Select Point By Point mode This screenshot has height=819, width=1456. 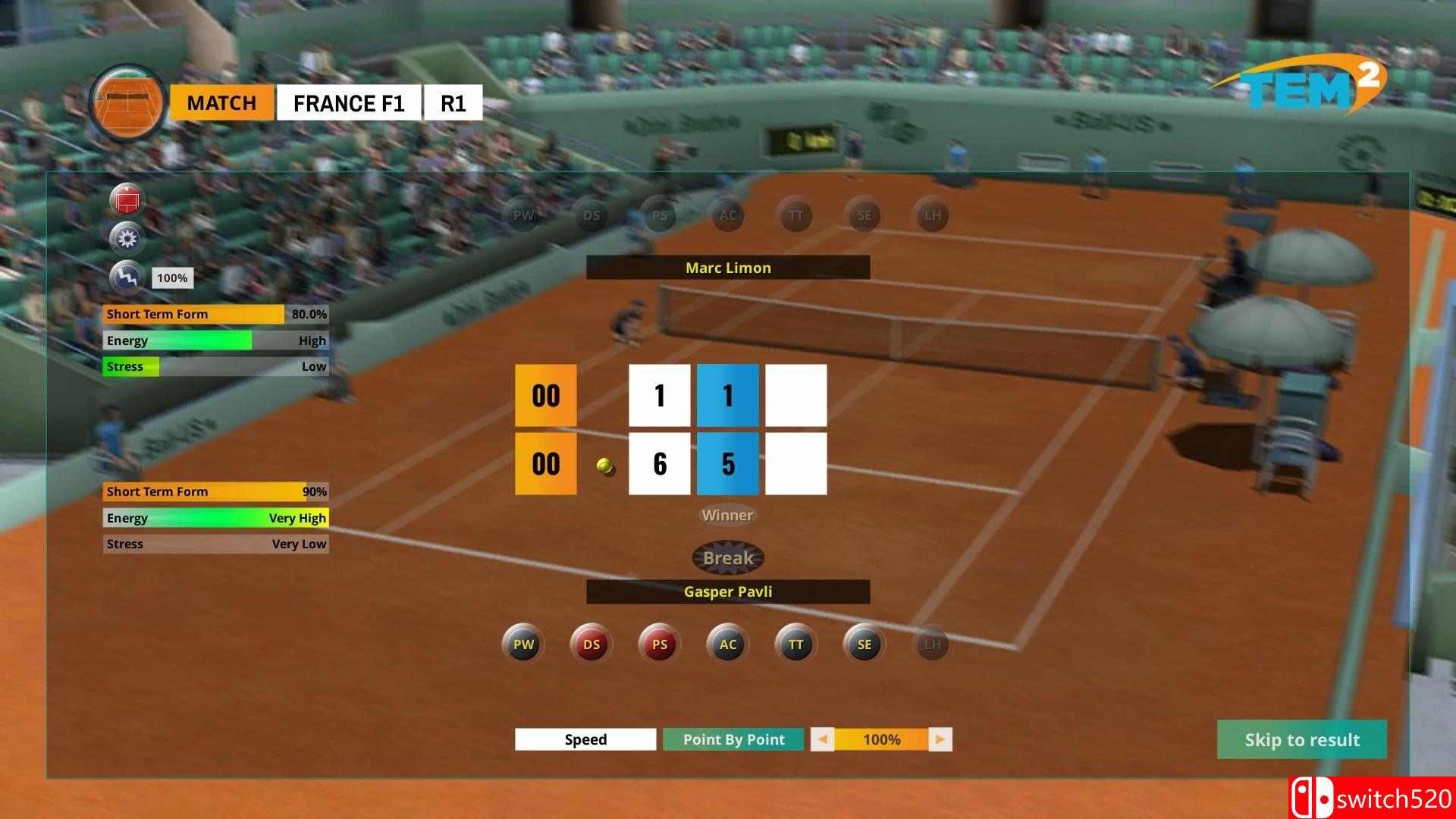pyautogui.click(x=733, y=739)
